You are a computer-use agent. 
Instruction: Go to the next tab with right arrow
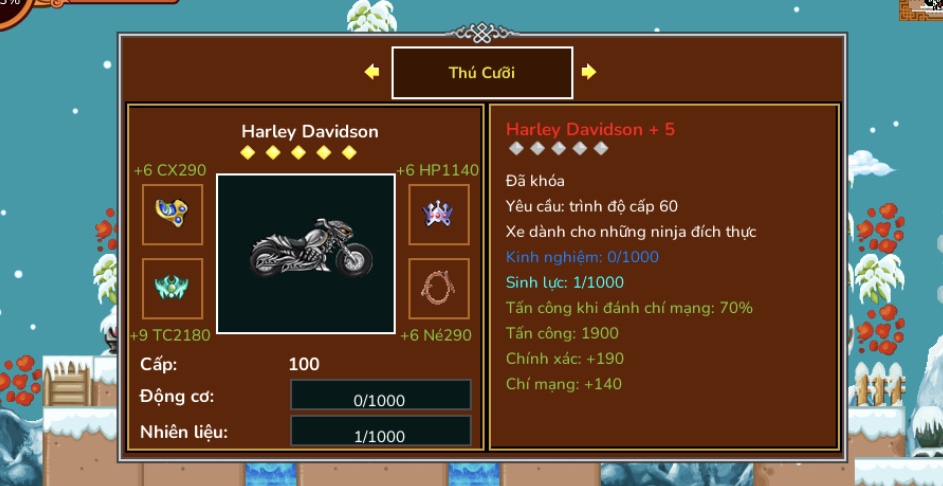[589, 72]
